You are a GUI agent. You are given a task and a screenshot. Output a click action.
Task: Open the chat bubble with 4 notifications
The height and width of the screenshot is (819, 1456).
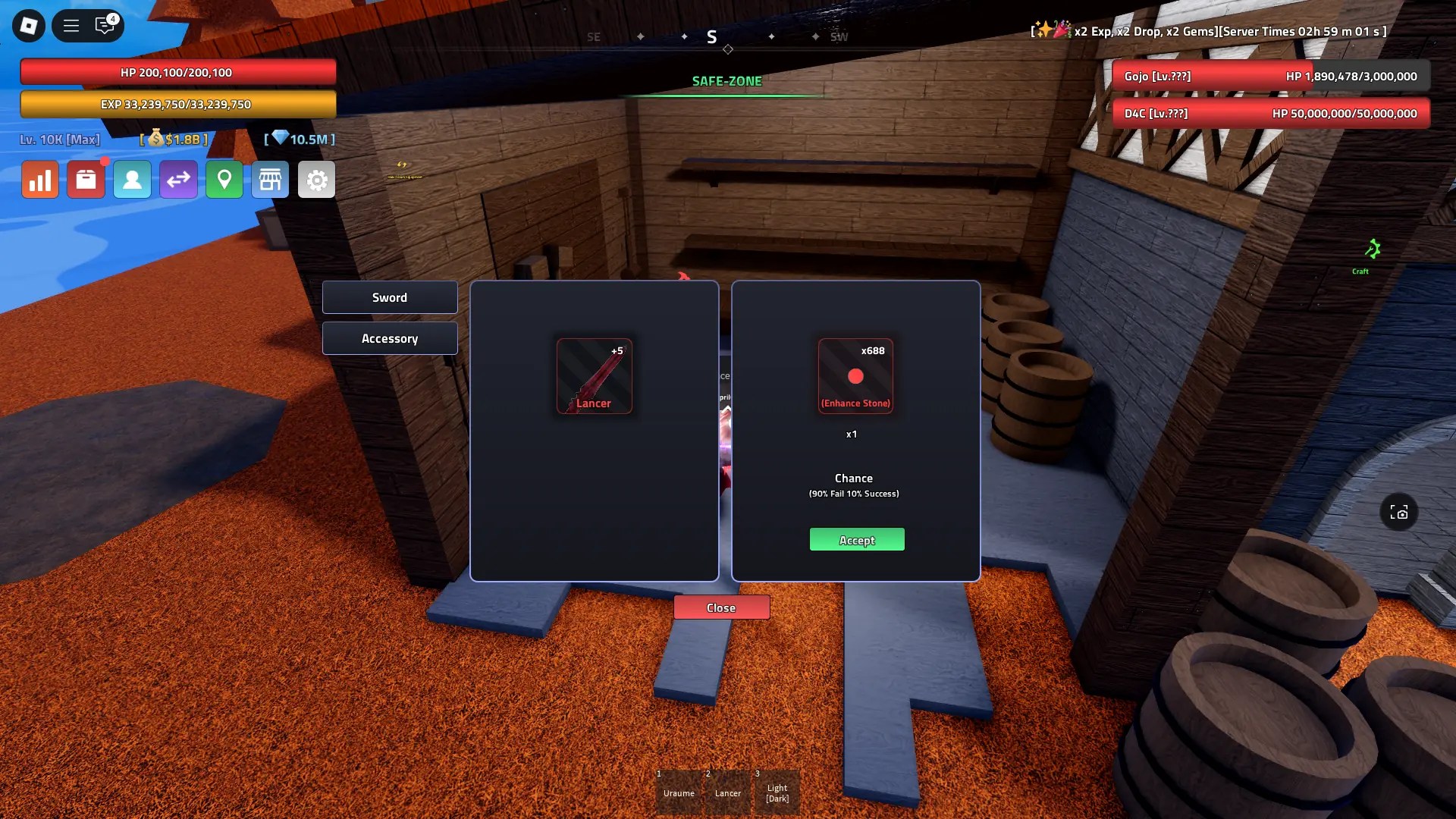[105, 25]
